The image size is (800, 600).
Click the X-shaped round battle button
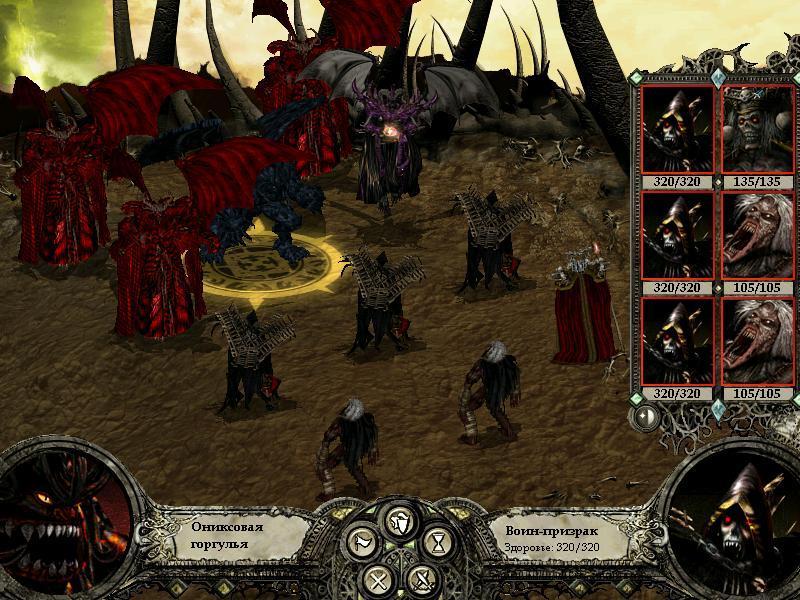point(377,578)
